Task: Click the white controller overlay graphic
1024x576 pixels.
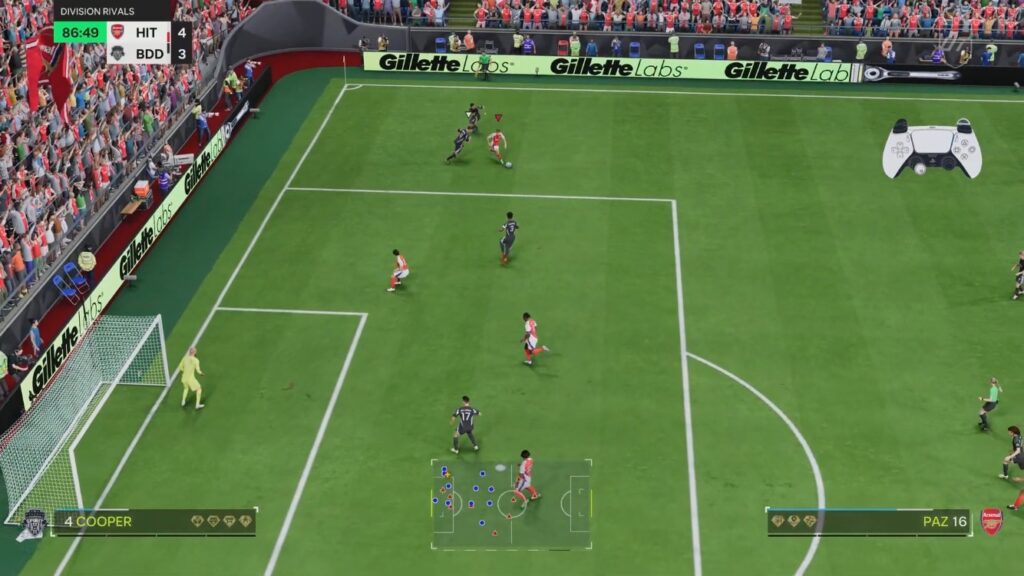Action: (x=931, y=149)
